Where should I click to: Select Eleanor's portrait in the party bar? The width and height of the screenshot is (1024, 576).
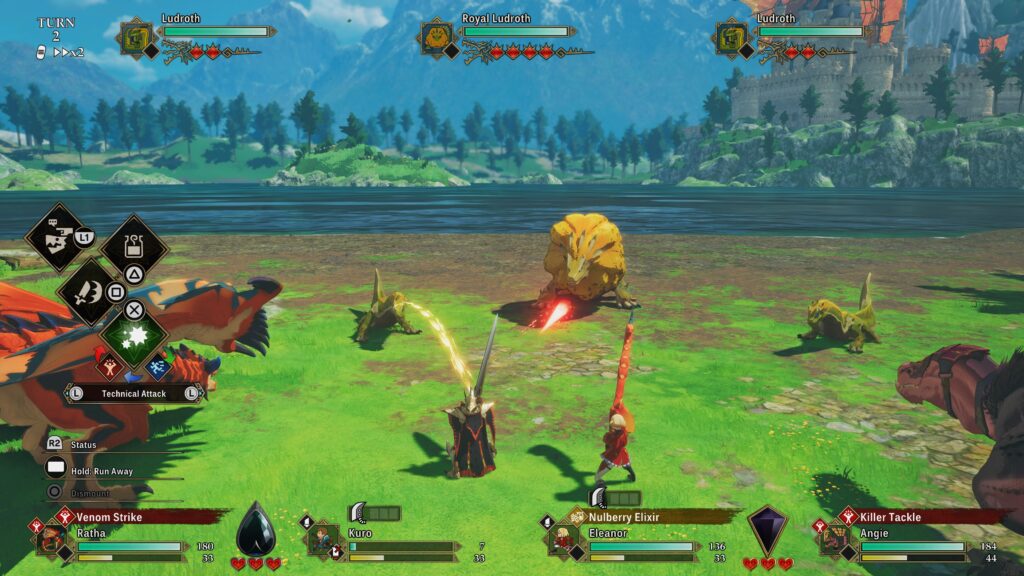point(563,538)
